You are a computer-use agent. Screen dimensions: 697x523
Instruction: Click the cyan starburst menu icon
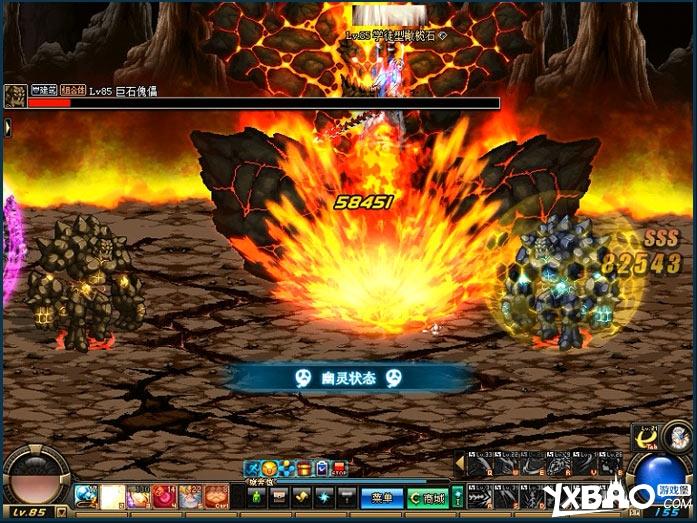point(323,497)
